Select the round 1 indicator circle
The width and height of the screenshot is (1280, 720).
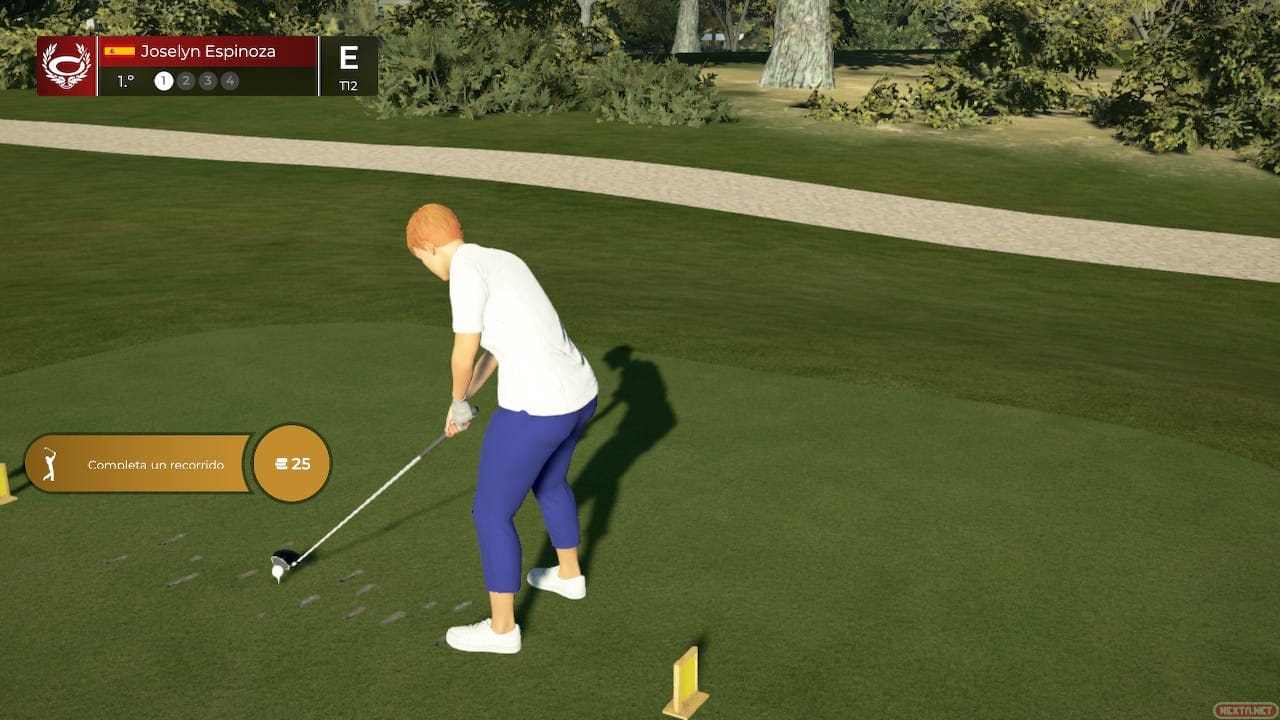click(x=164, y=81)
